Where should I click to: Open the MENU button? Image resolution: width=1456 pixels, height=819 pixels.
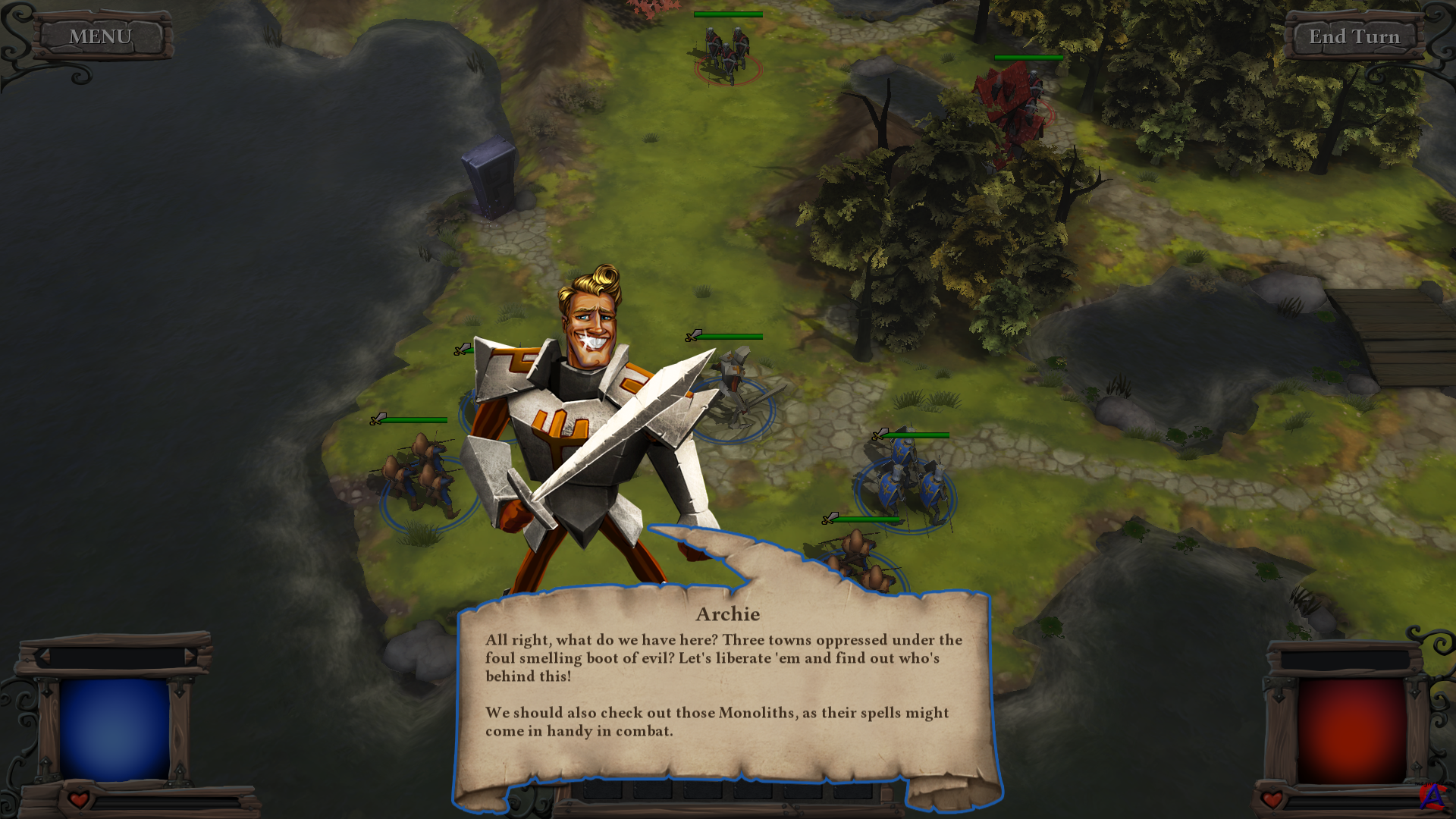(x=100, y=36)
